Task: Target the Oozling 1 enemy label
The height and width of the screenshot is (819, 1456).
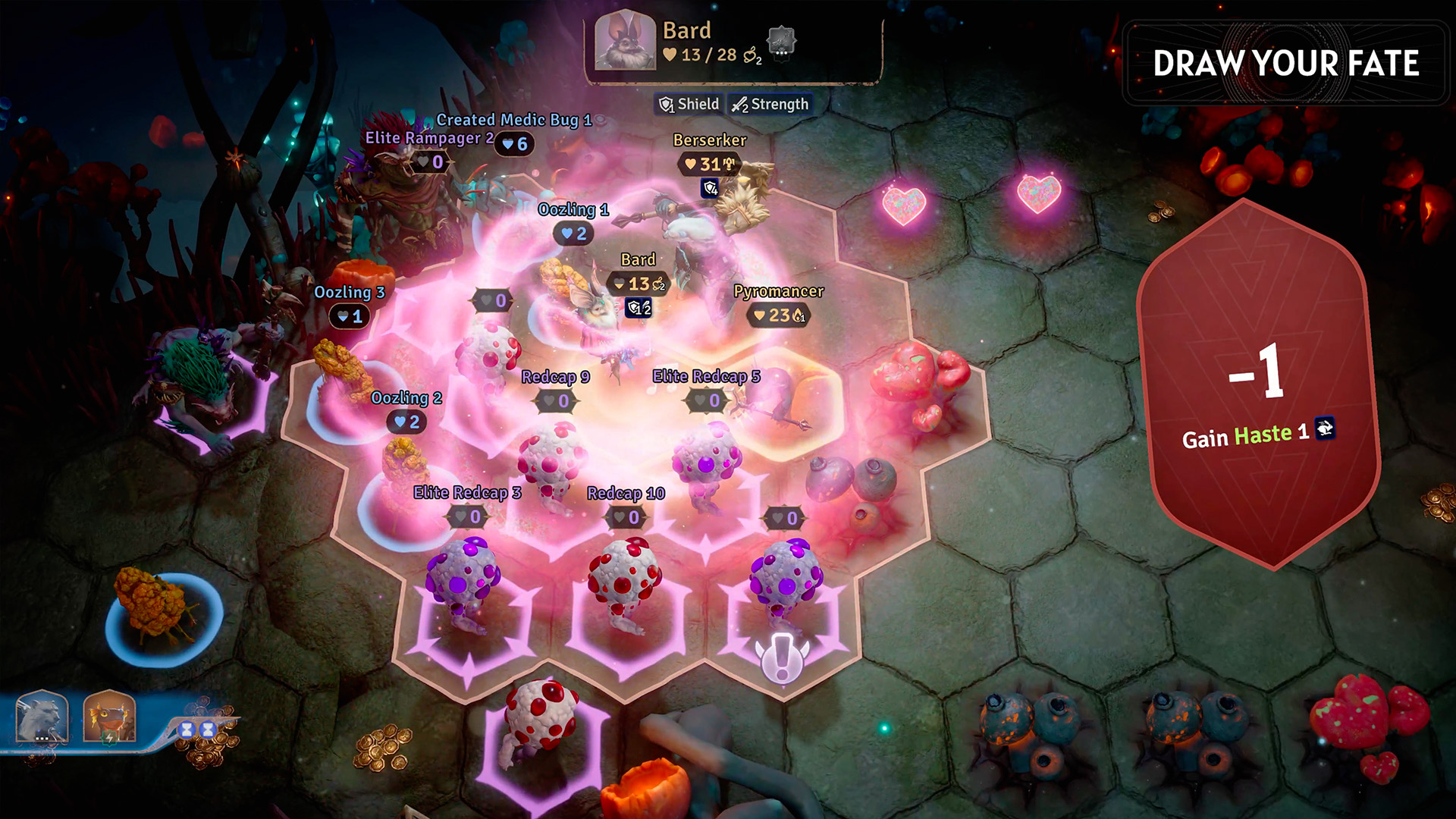Action: (x=573, y=210)
